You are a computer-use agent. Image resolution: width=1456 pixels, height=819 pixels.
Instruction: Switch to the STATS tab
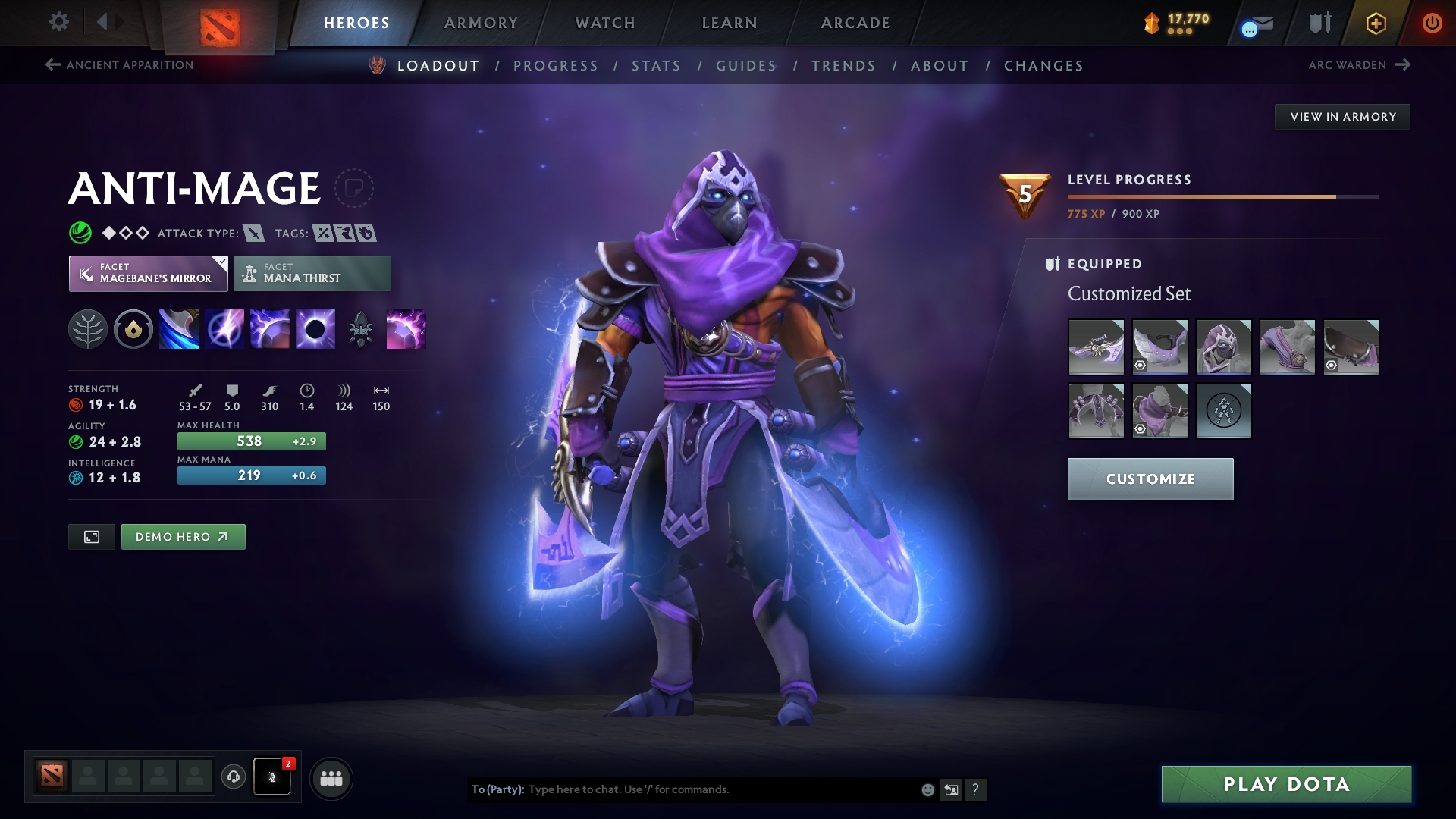point(656,66)
